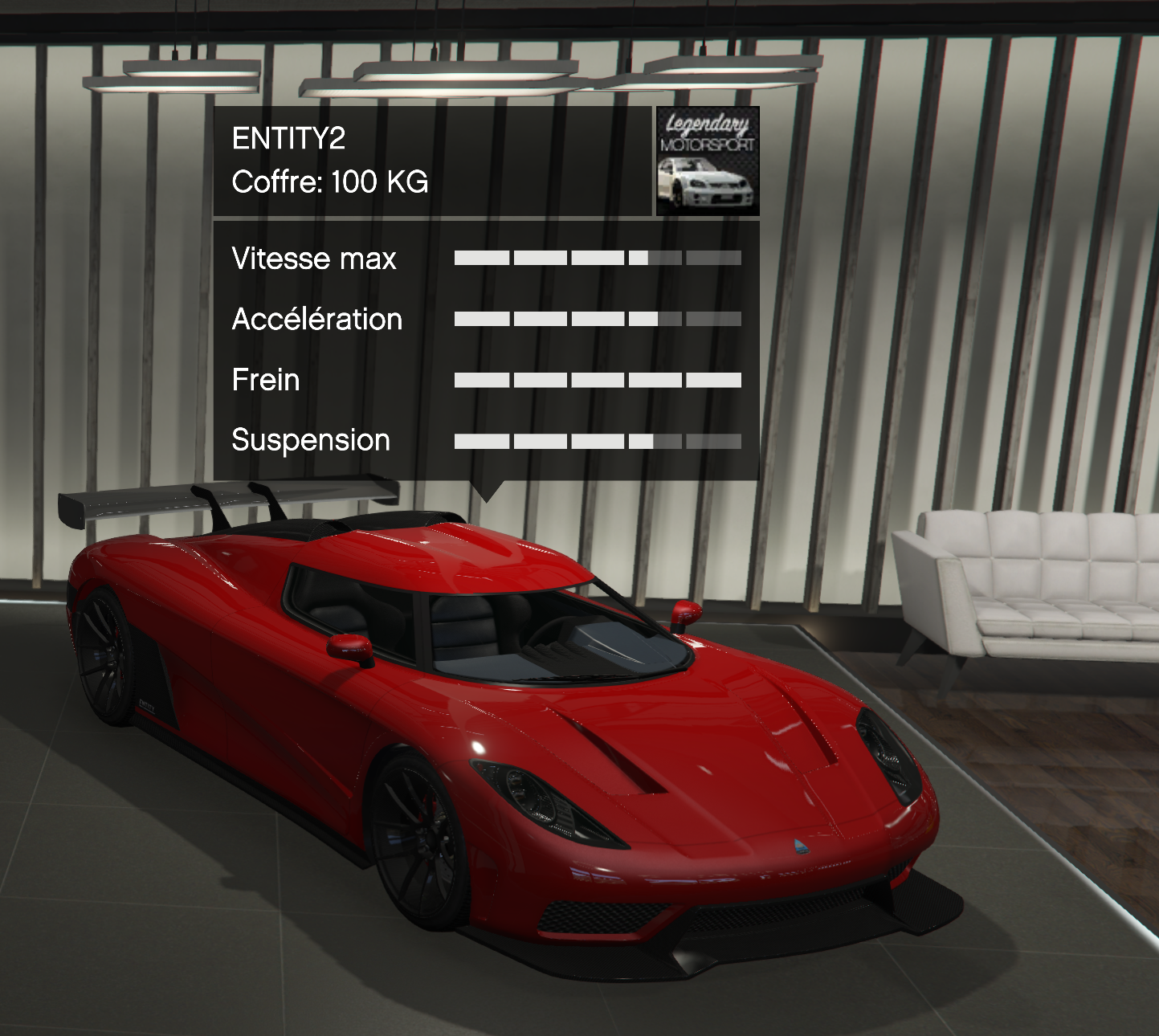The height and width of the screenshot is (1036, 1159).
Task: Click the fully filled Frein rating bar
Action: click(x=598, y=379)
